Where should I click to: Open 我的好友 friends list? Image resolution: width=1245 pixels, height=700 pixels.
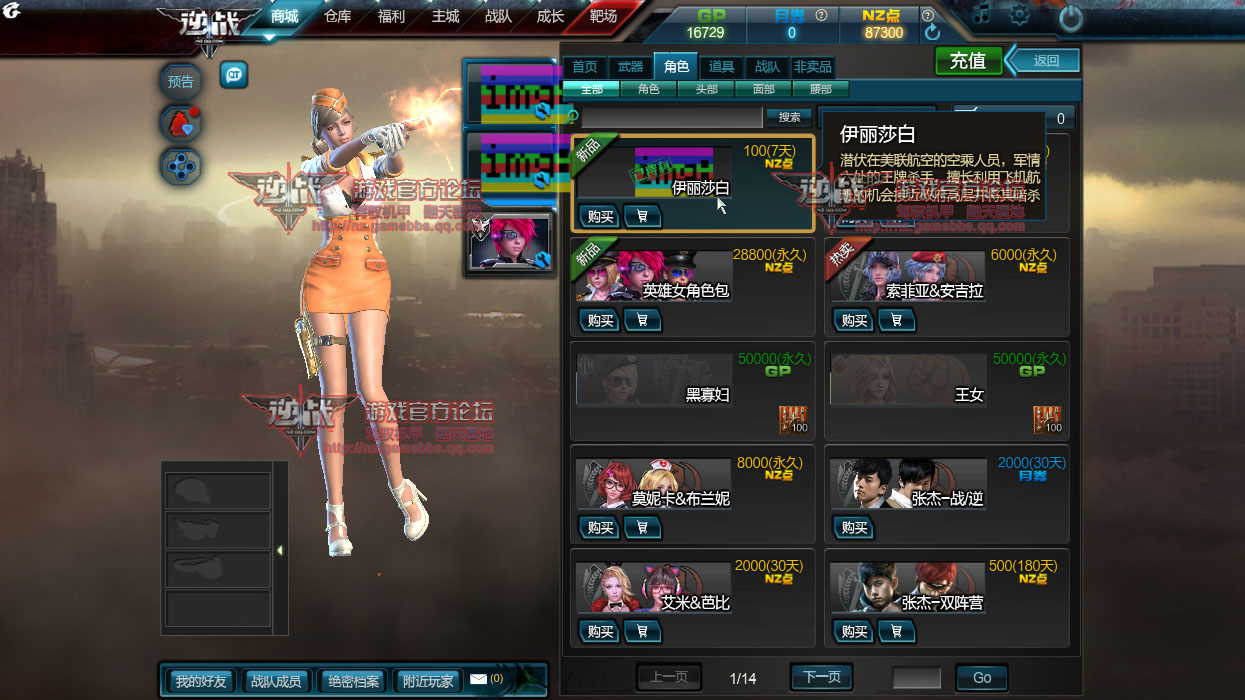[x=201, y=681]
